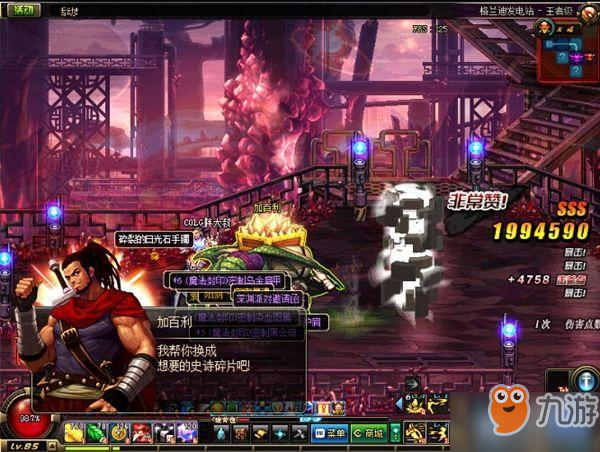
Task: Select the 深渊派对邀请函 item label
Action: (x=266, y=297)
